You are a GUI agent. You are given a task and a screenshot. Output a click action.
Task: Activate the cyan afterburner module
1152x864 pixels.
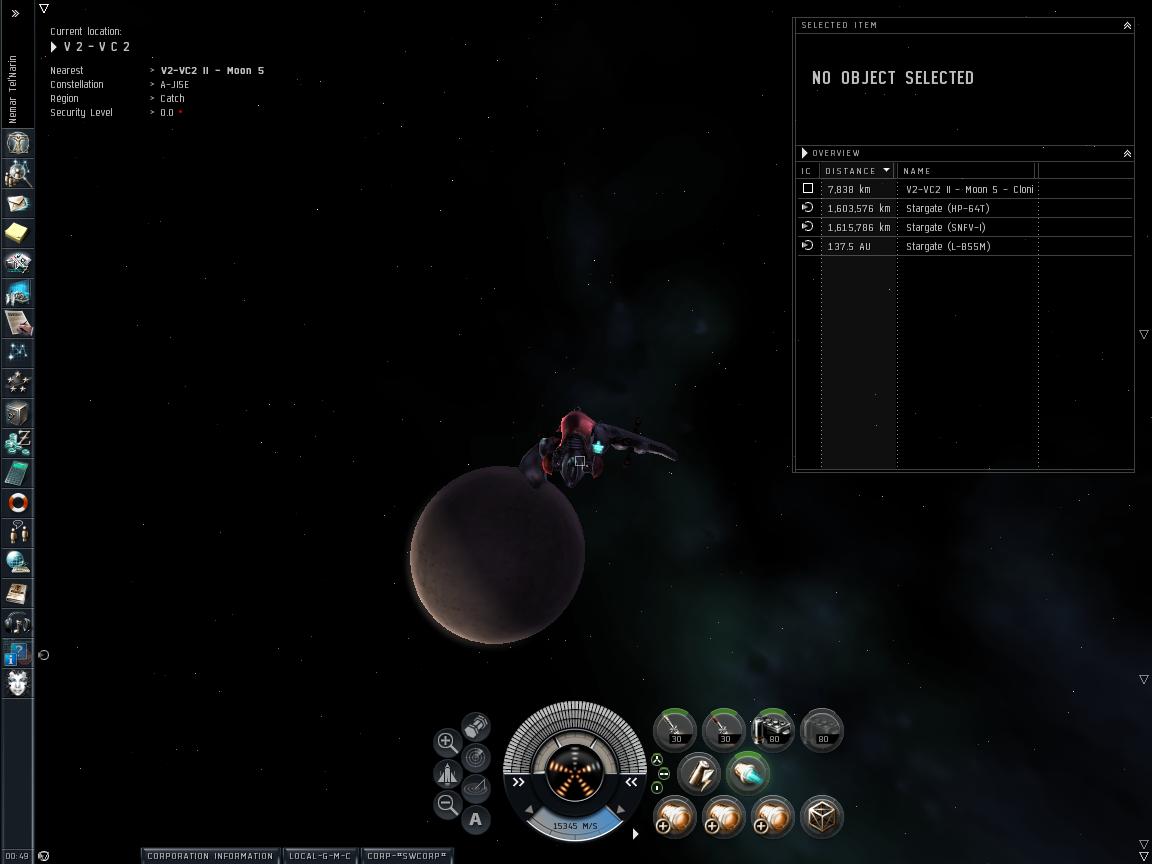coord(747,773)
